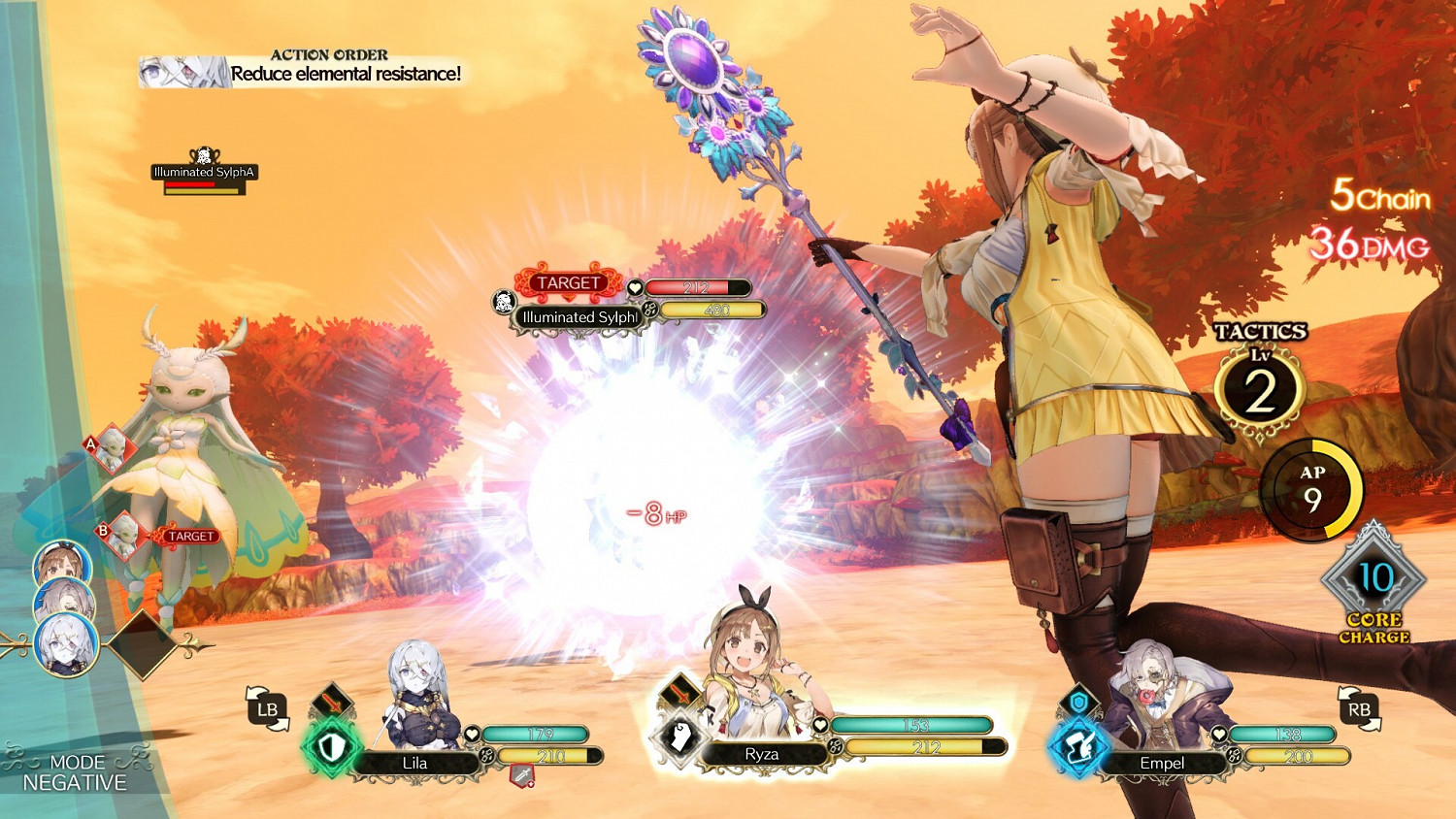Click the TARGET banner over the enemy

pyautogui.click(x=568, y=283)
